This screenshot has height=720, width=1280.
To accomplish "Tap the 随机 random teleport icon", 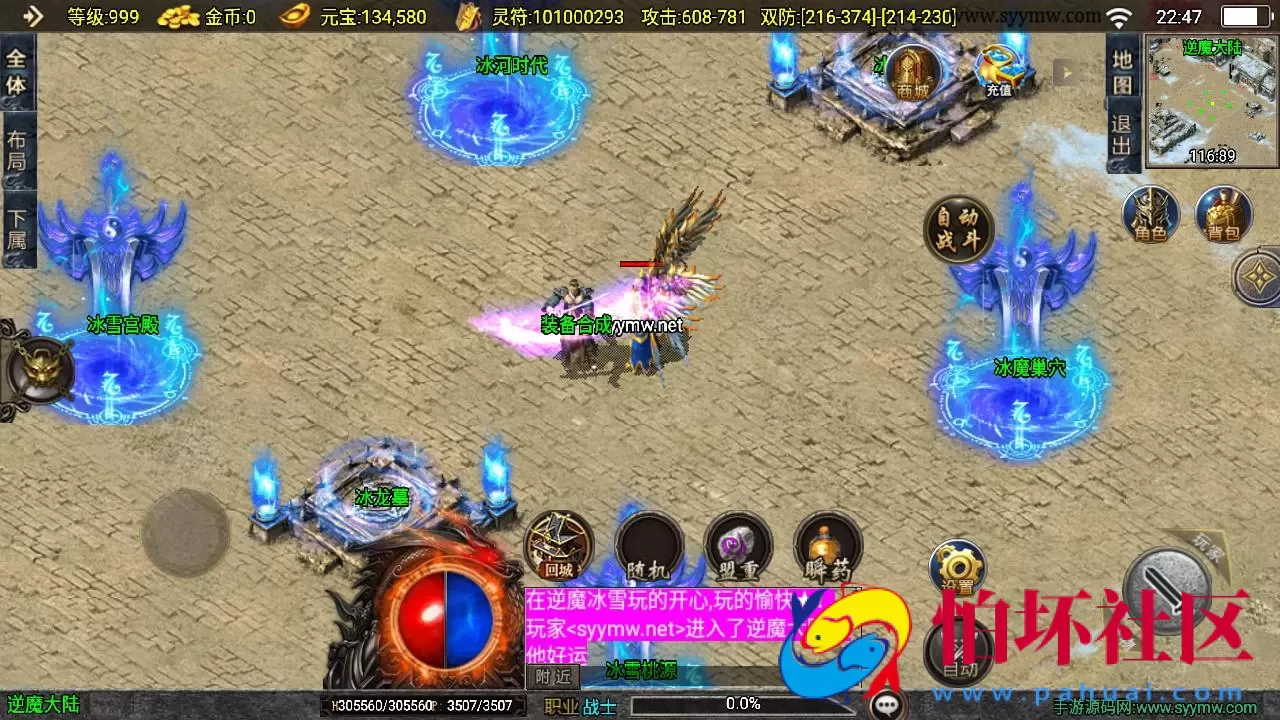I will [648, 545].
